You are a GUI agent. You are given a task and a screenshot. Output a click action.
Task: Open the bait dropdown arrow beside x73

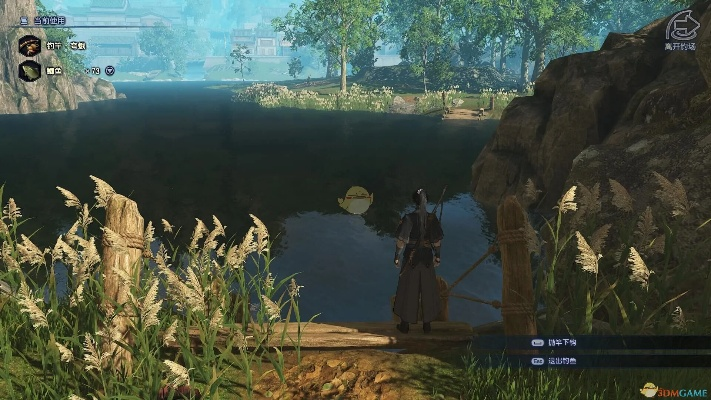[x=110, y=71]
